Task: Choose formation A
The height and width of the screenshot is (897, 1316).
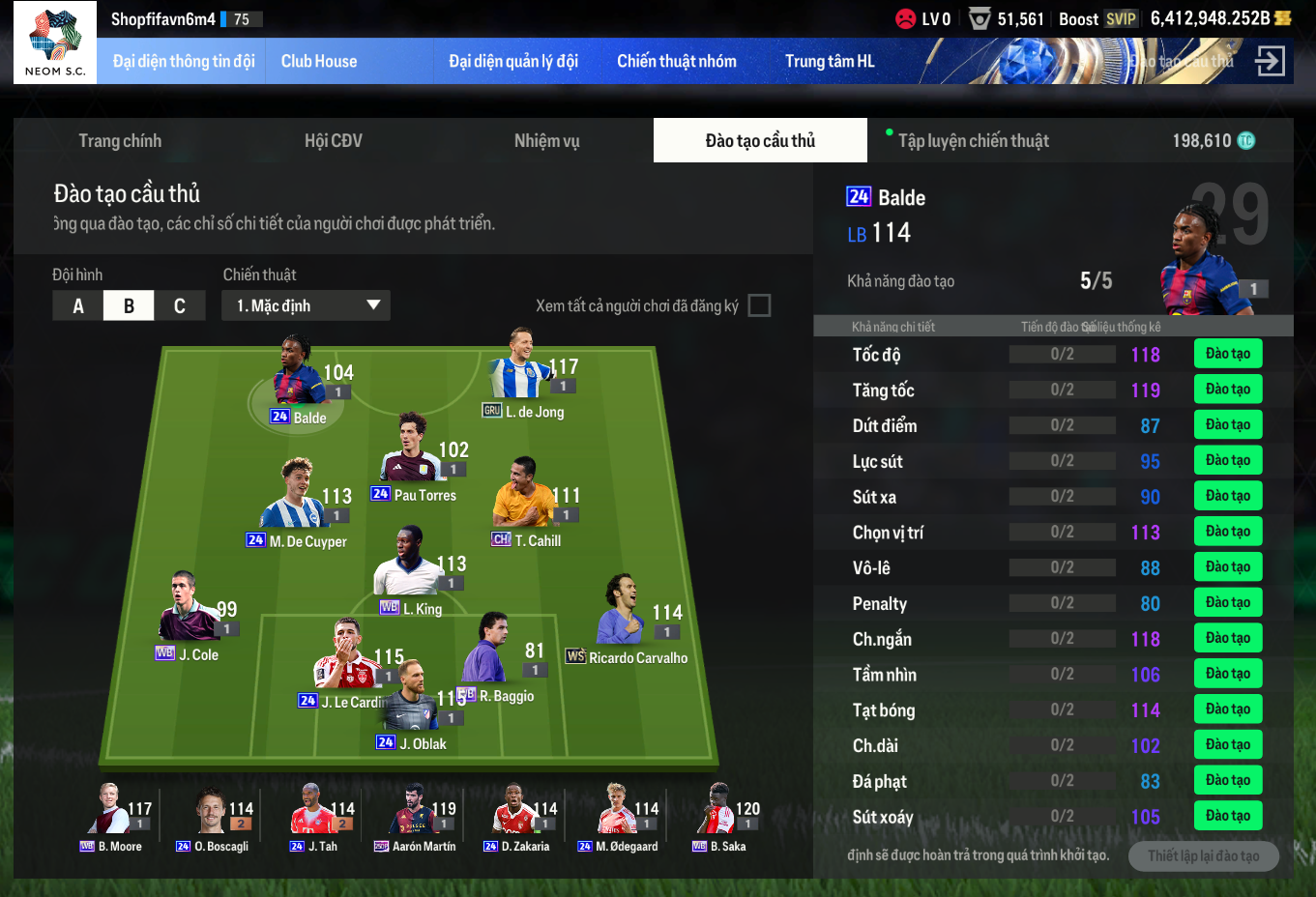Action: coord(78,306)
